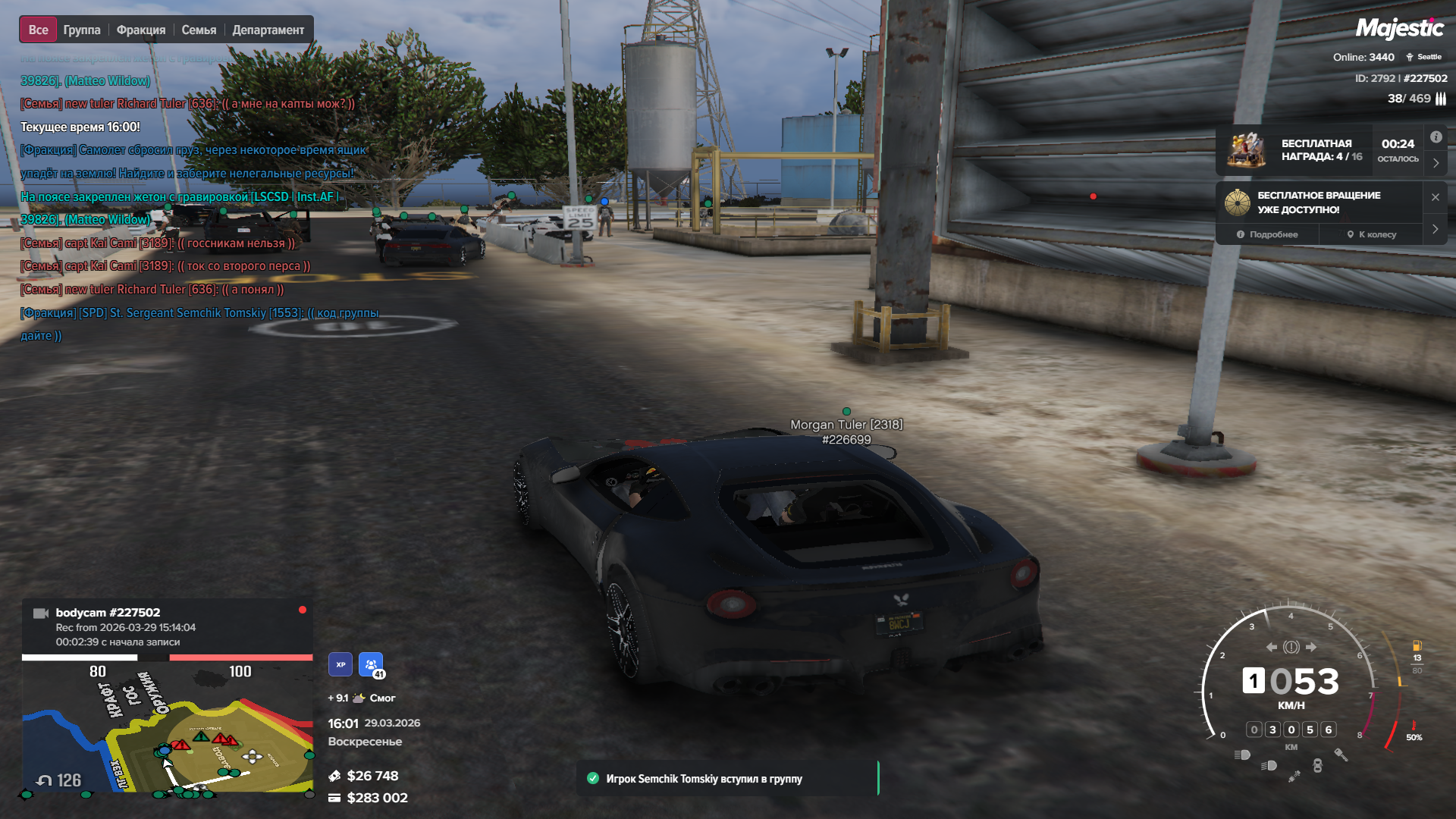Expand the free spin panel arrow
This screenshot has width=1456, height=819.
pos(1435,229)
